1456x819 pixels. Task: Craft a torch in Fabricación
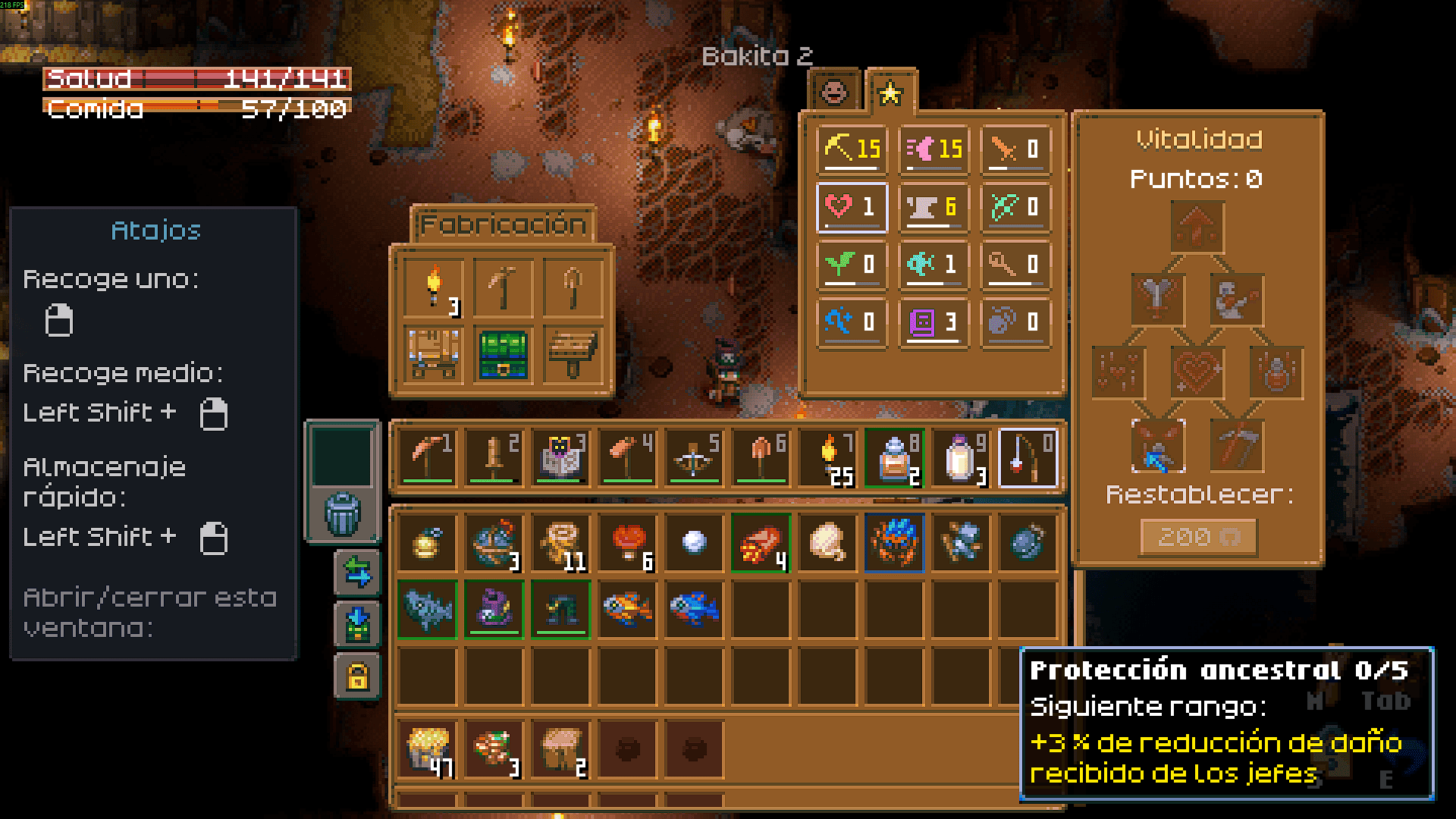[x=434, y=288]
